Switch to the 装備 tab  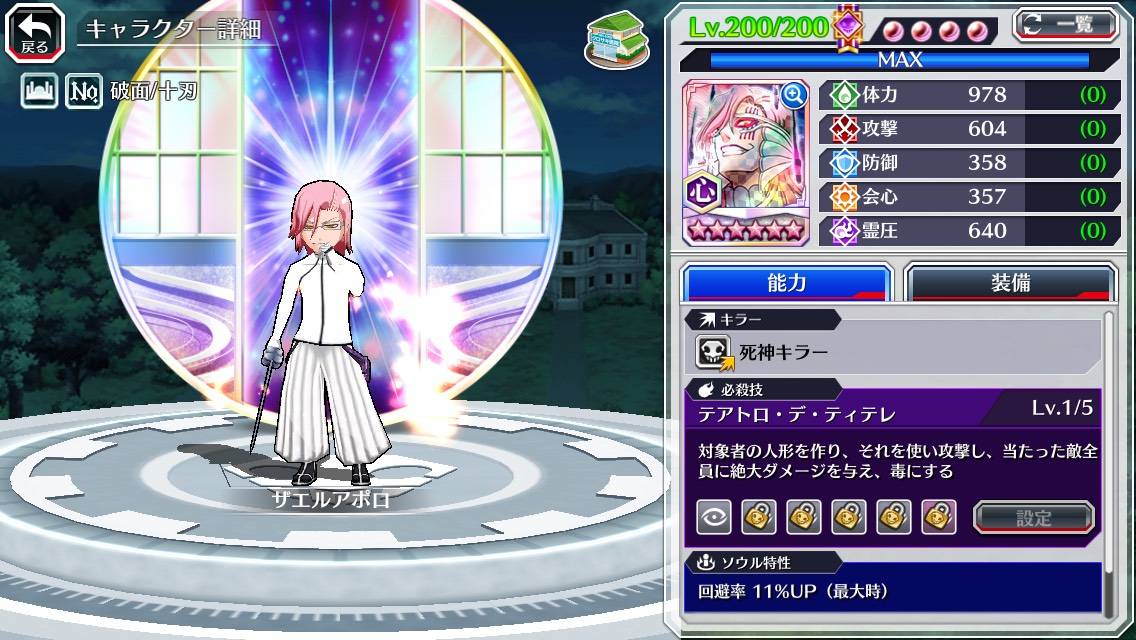pos(1010,283)
